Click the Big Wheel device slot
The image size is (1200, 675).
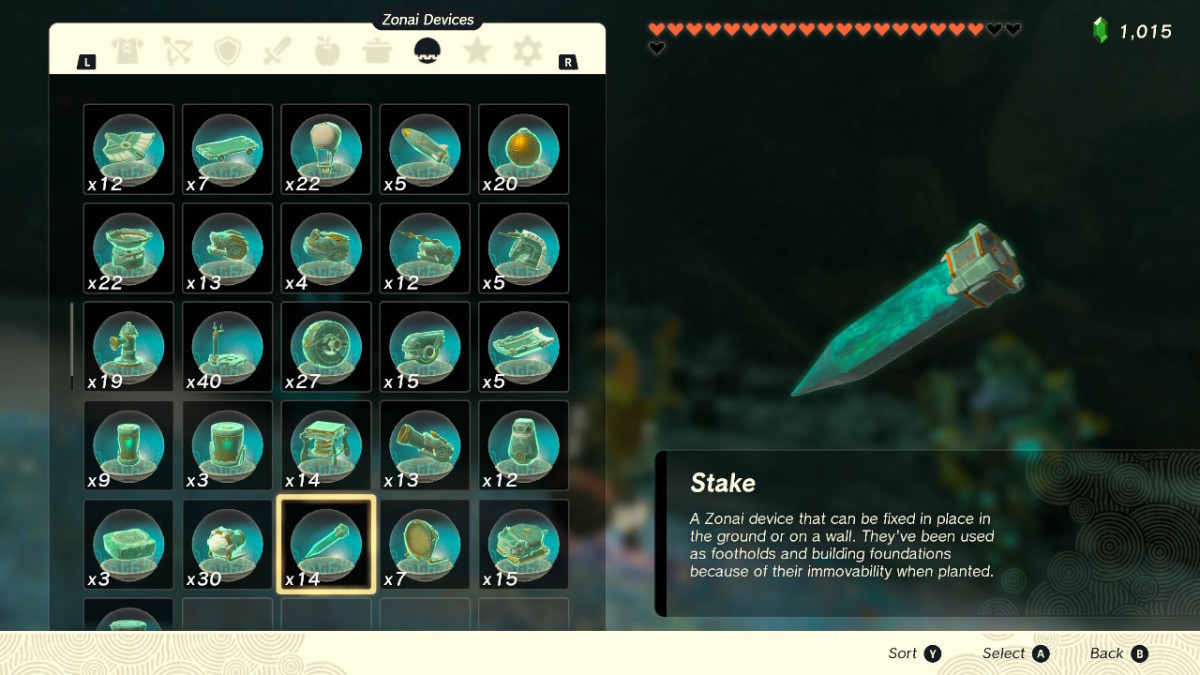click(326, 346)
